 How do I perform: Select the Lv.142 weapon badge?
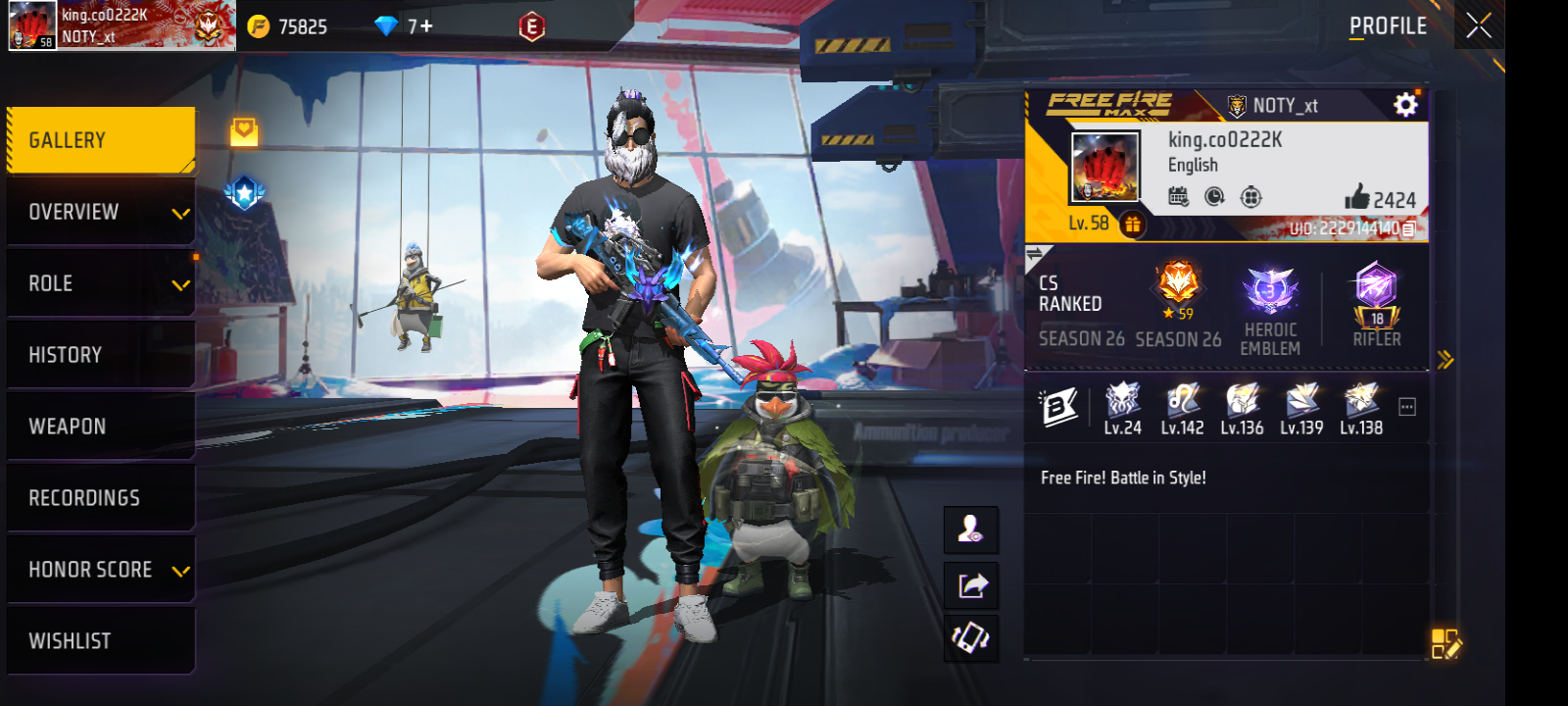(1180, 402)
